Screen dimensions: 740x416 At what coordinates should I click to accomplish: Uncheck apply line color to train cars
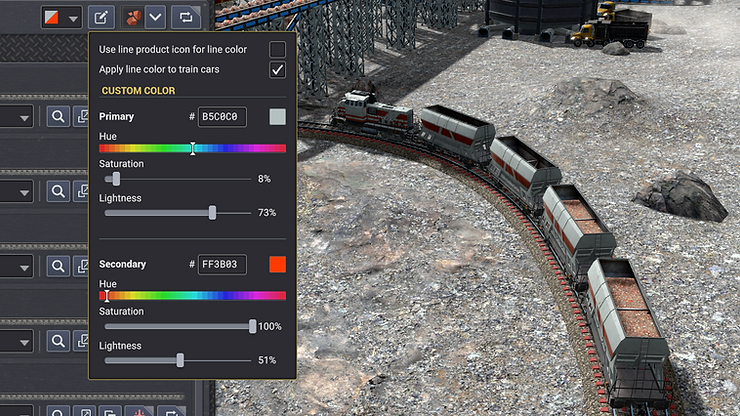coord(278,70)
